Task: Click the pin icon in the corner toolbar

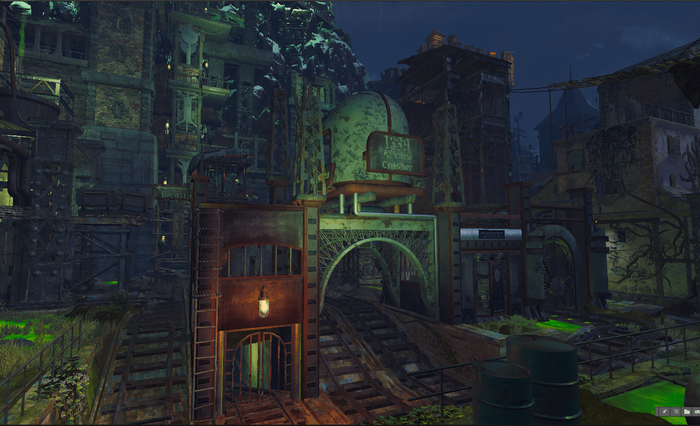Action: point(664,412)
